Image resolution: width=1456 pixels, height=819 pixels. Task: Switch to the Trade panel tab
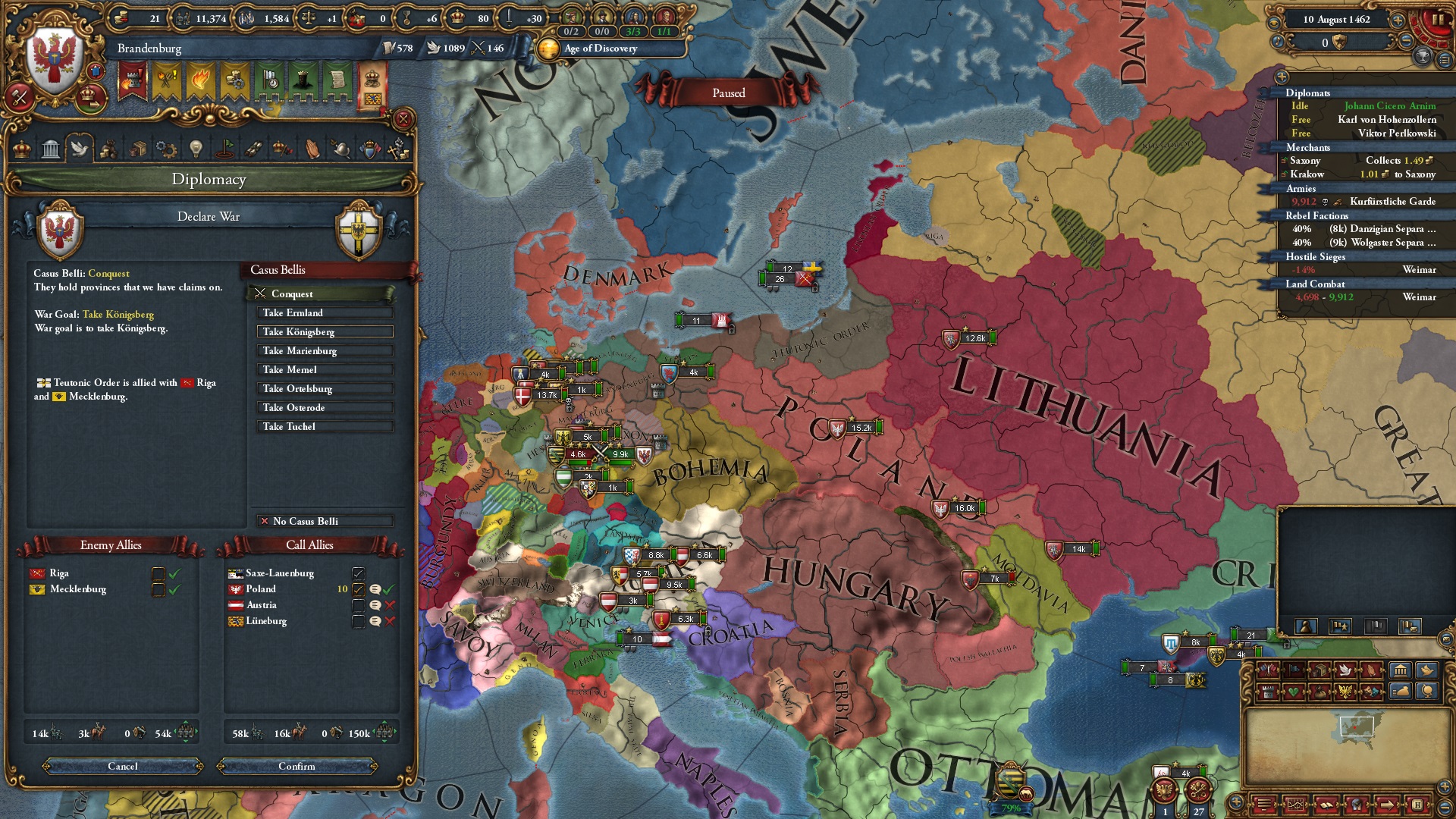pos(138,148)
